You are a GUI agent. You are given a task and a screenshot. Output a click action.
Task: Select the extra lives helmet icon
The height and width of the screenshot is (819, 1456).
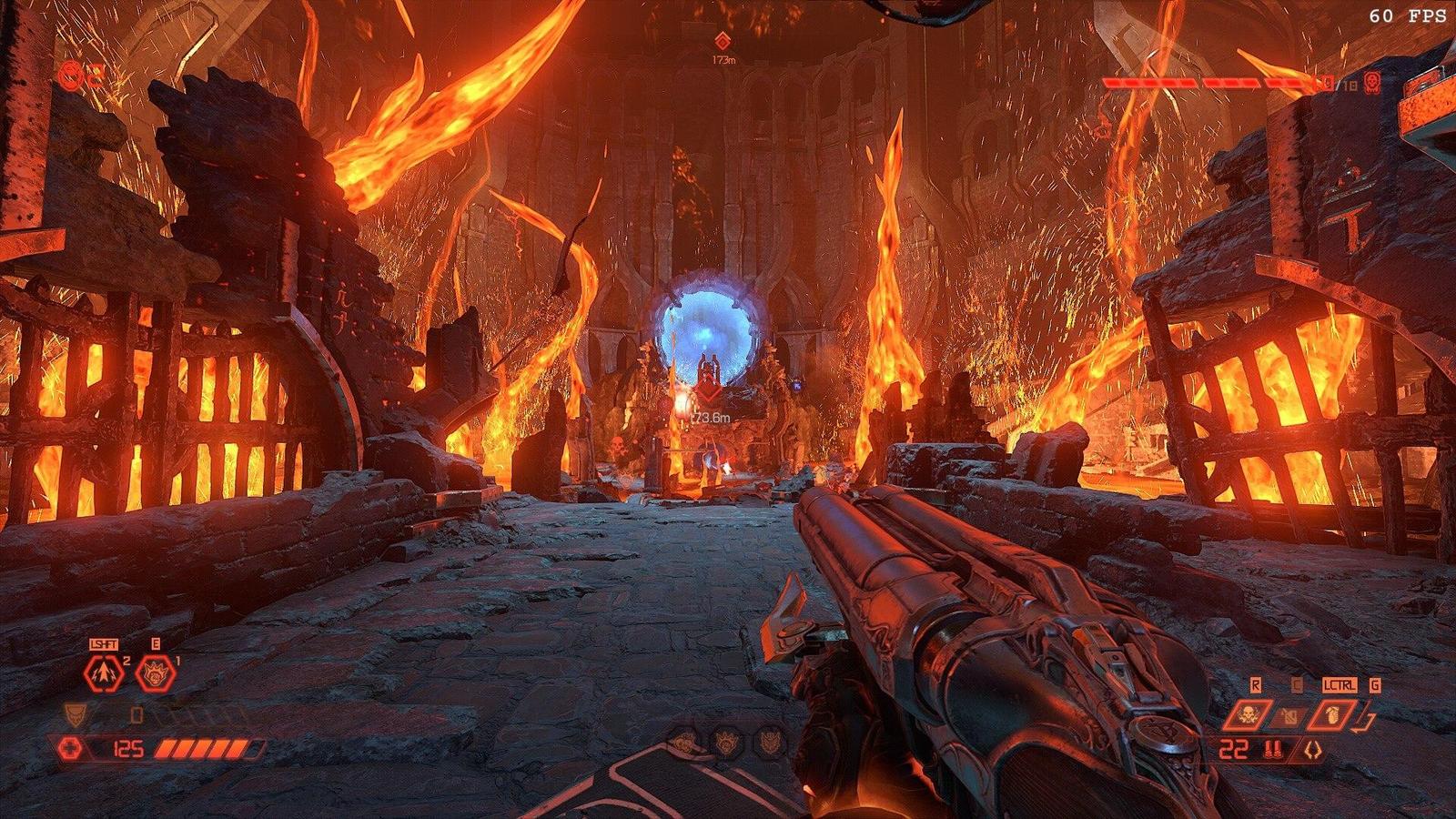[x=71, y=76]
